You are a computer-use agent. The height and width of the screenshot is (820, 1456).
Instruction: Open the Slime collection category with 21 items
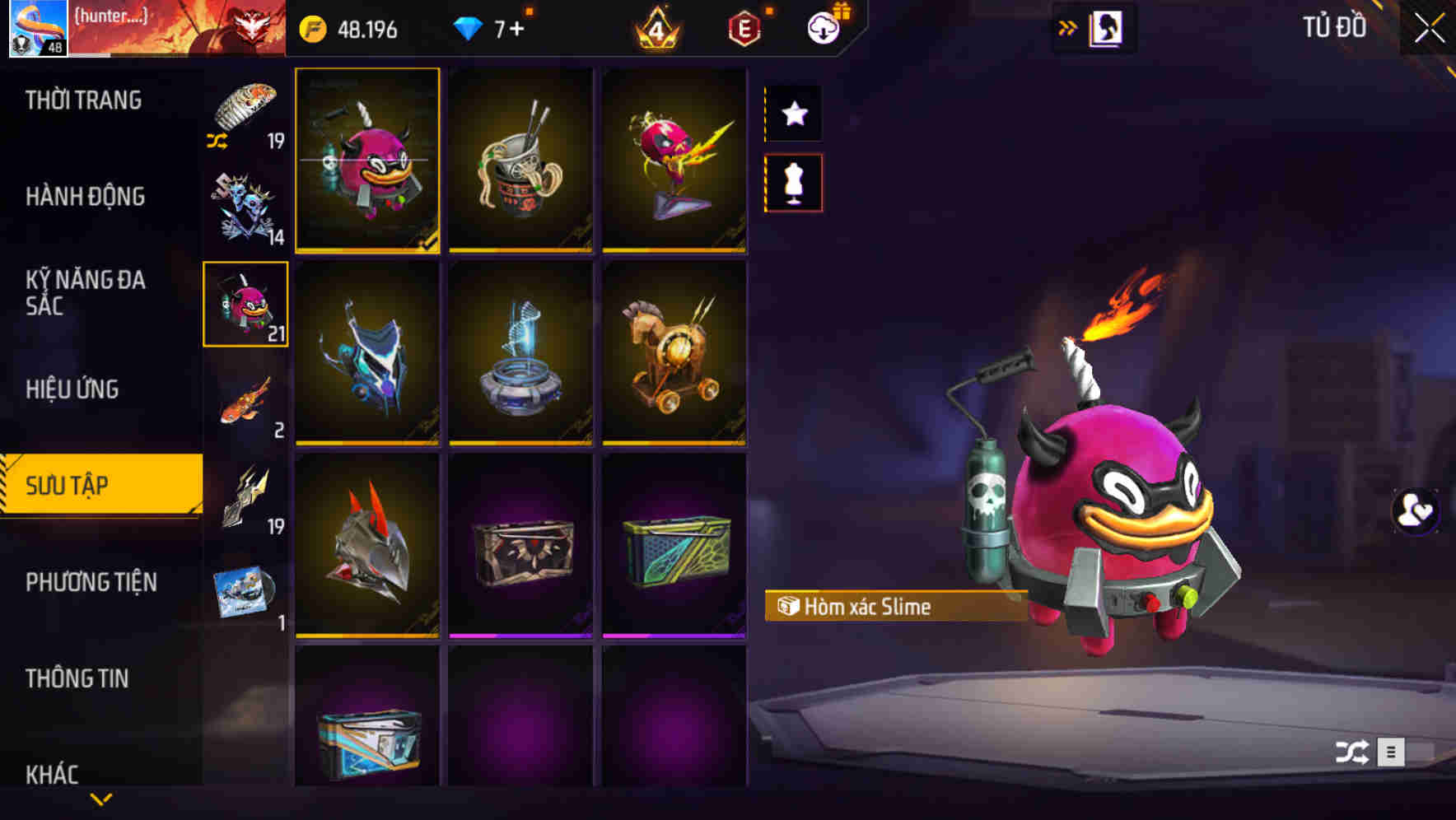pos(245,303)
